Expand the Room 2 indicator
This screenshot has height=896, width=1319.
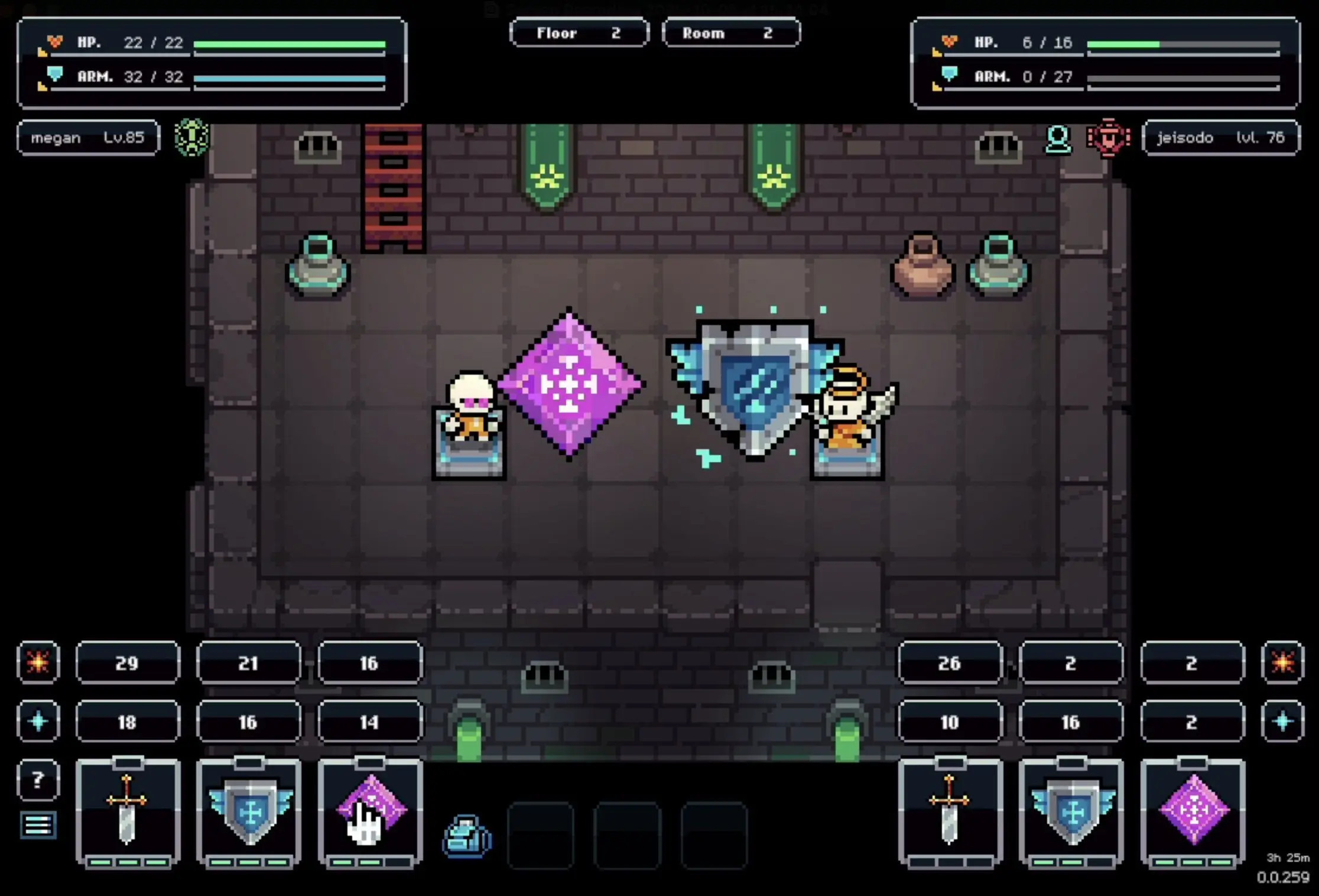[x=732, y=33]
